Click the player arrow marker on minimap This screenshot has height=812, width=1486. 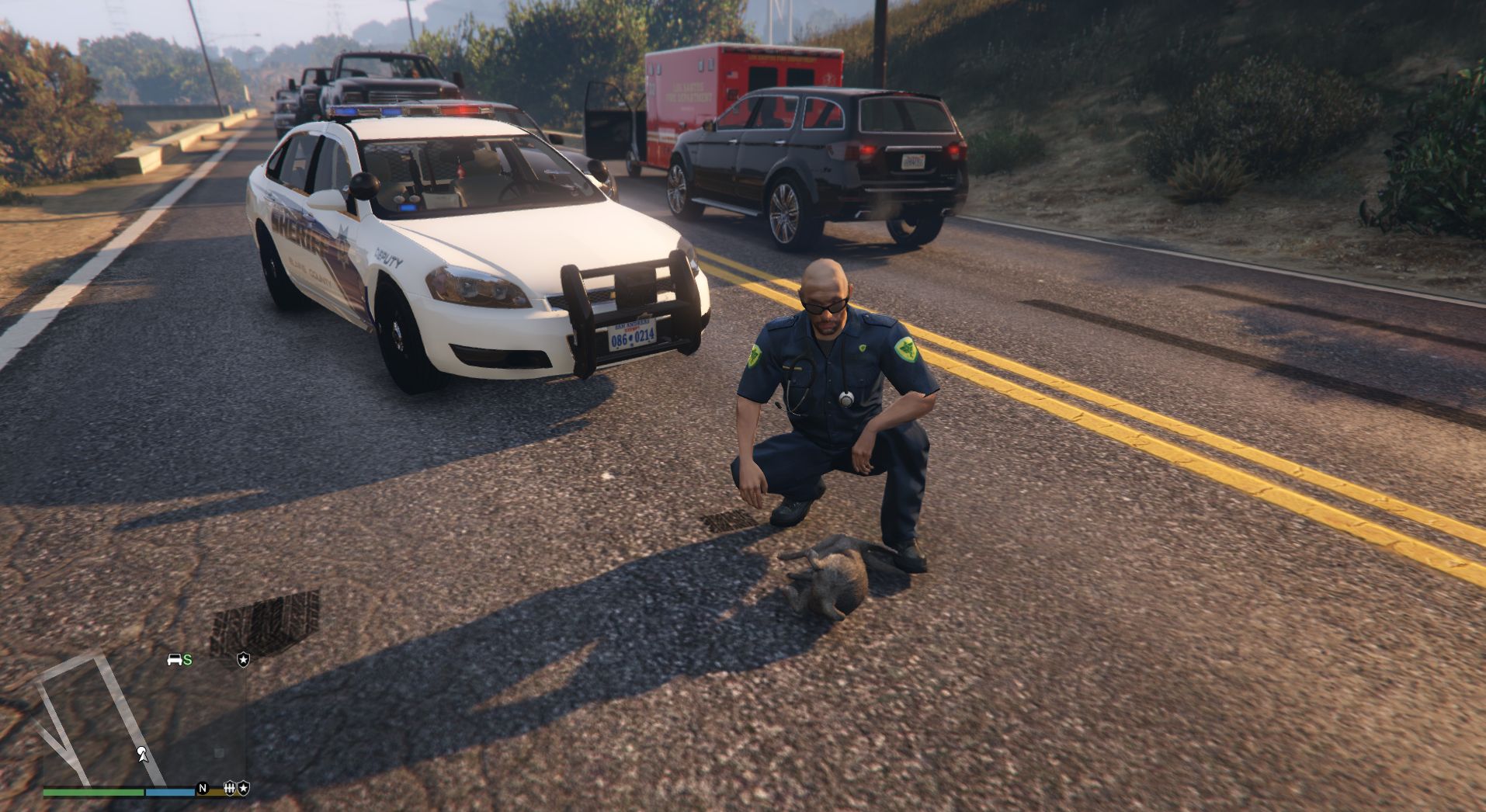point(143,754)
